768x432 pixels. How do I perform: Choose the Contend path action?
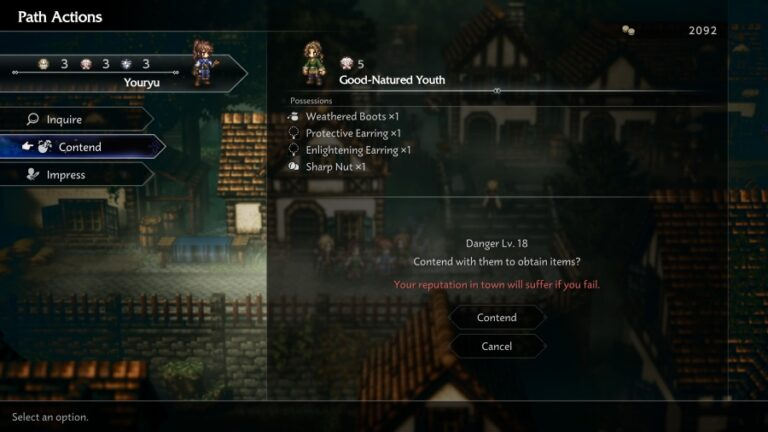click(80, 147)
